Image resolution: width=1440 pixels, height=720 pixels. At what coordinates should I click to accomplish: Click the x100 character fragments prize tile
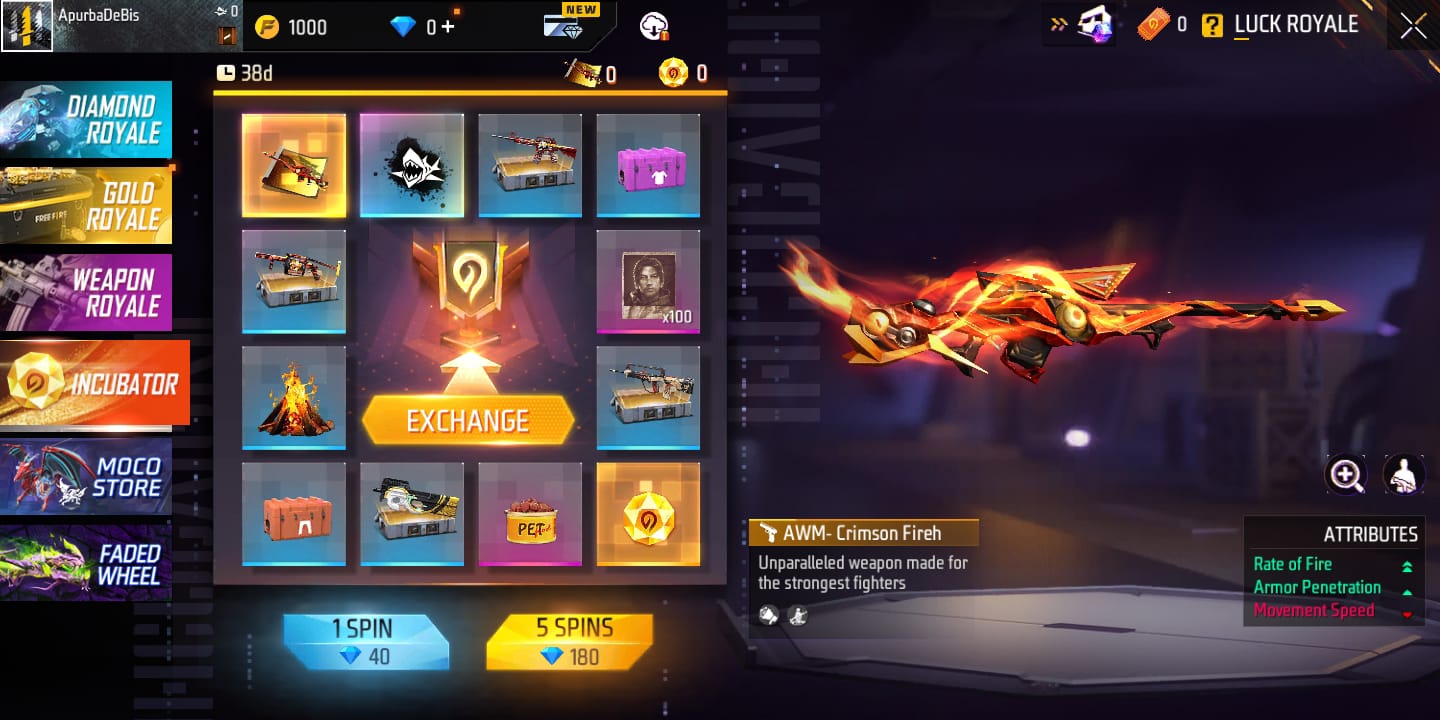click(648, 281)
